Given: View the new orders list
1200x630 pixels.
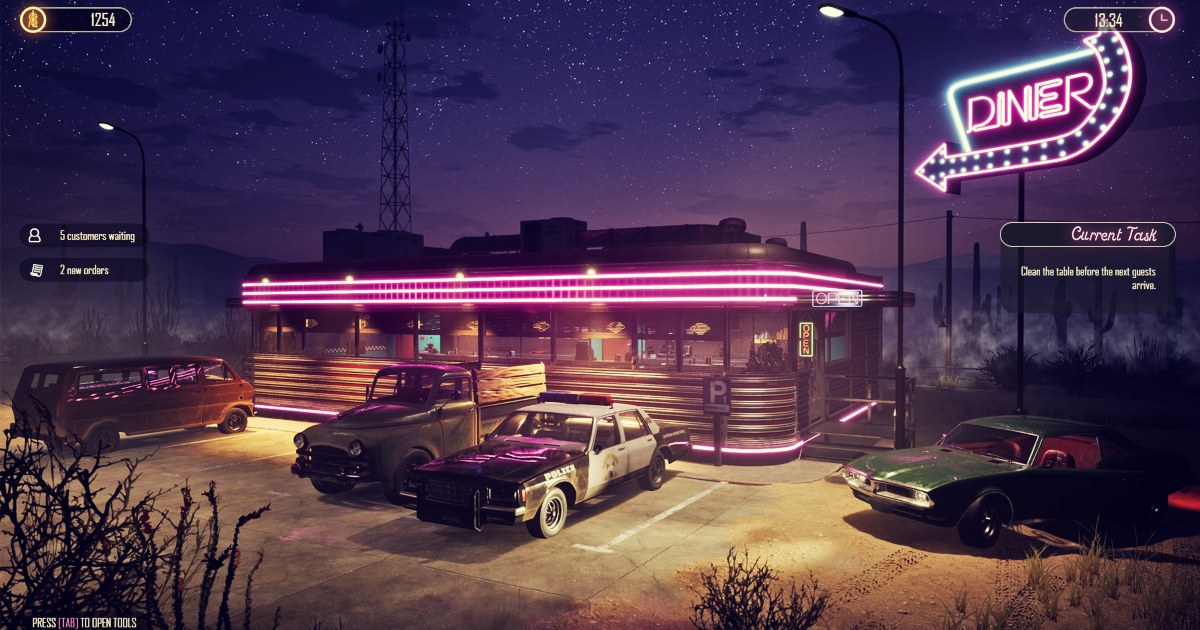Looking at the screenshot, I should [x=84, y=270].
